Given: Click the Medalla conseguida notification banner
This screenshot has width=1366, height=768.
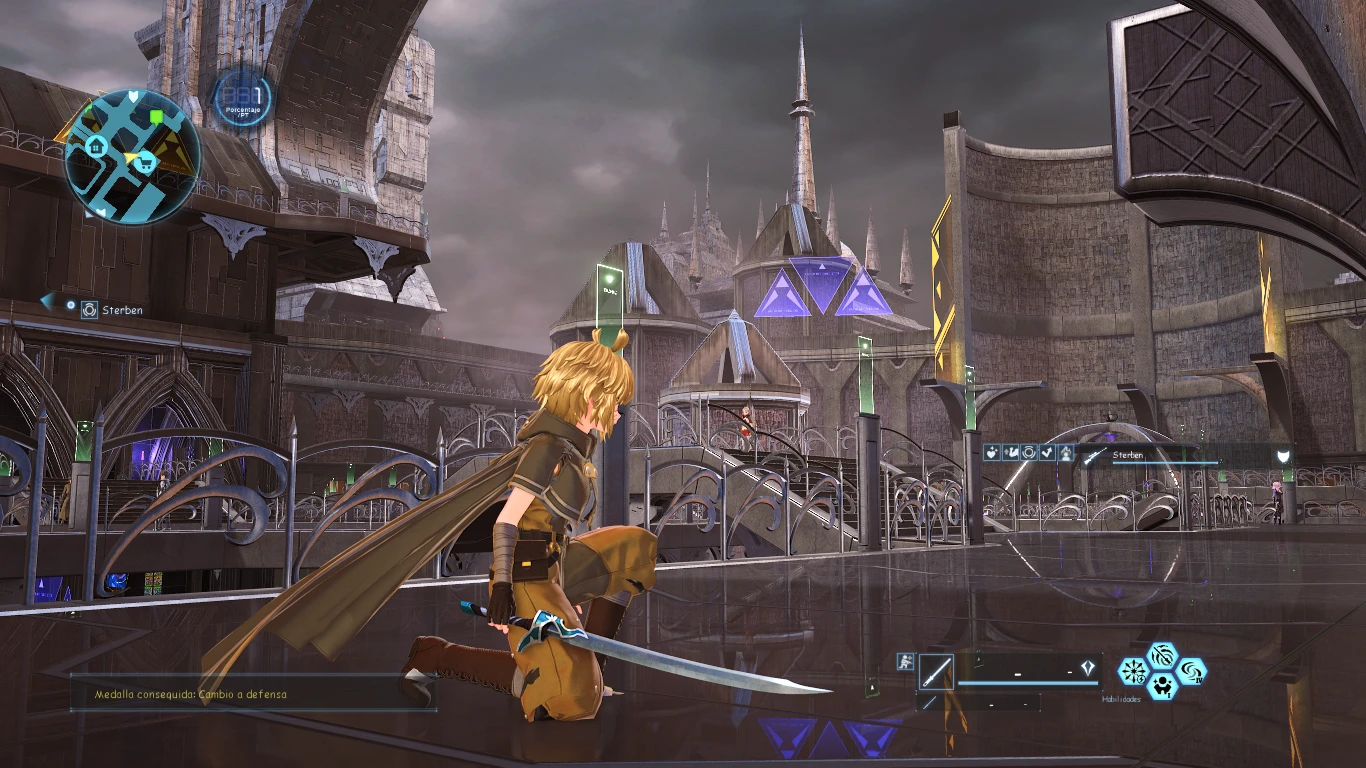Looking at the screenshot, I should click(x=253, y=693).
